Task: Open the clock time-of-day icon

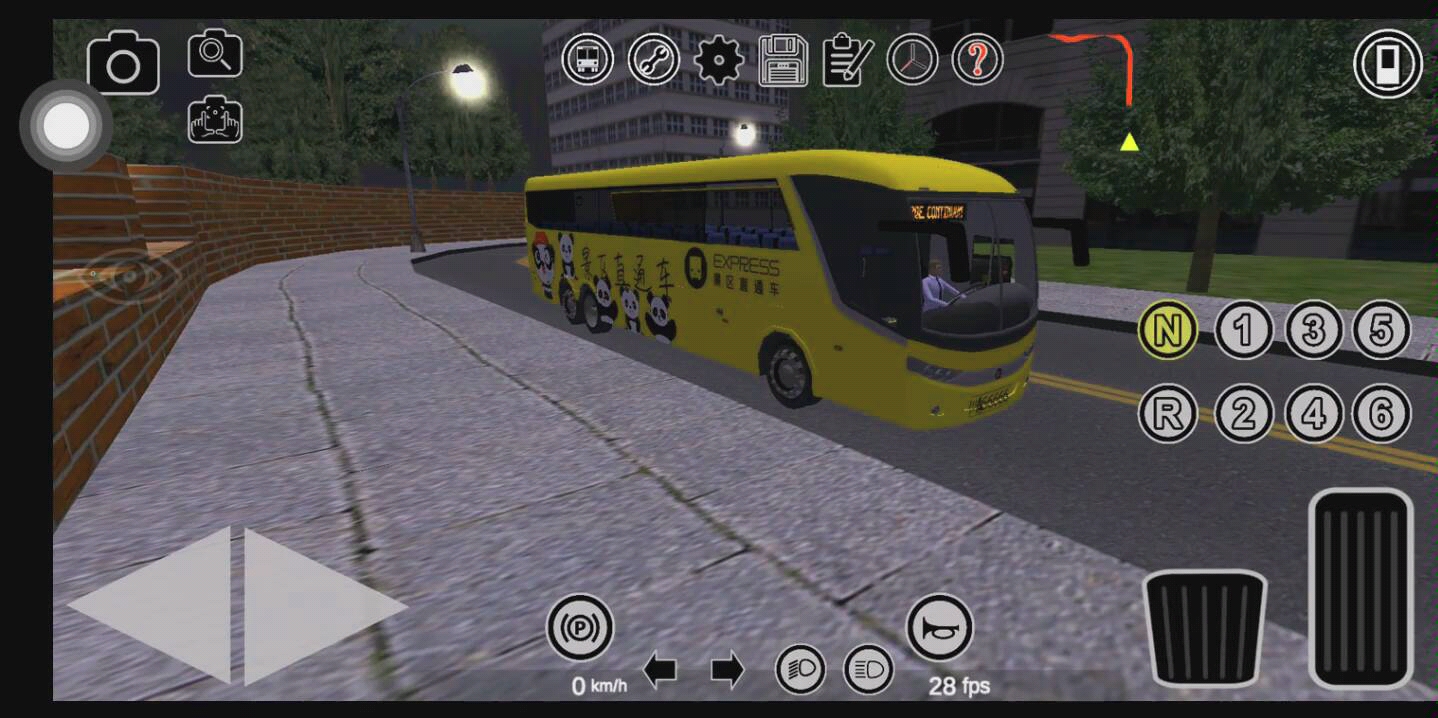Action: click(x=912, y=59)
